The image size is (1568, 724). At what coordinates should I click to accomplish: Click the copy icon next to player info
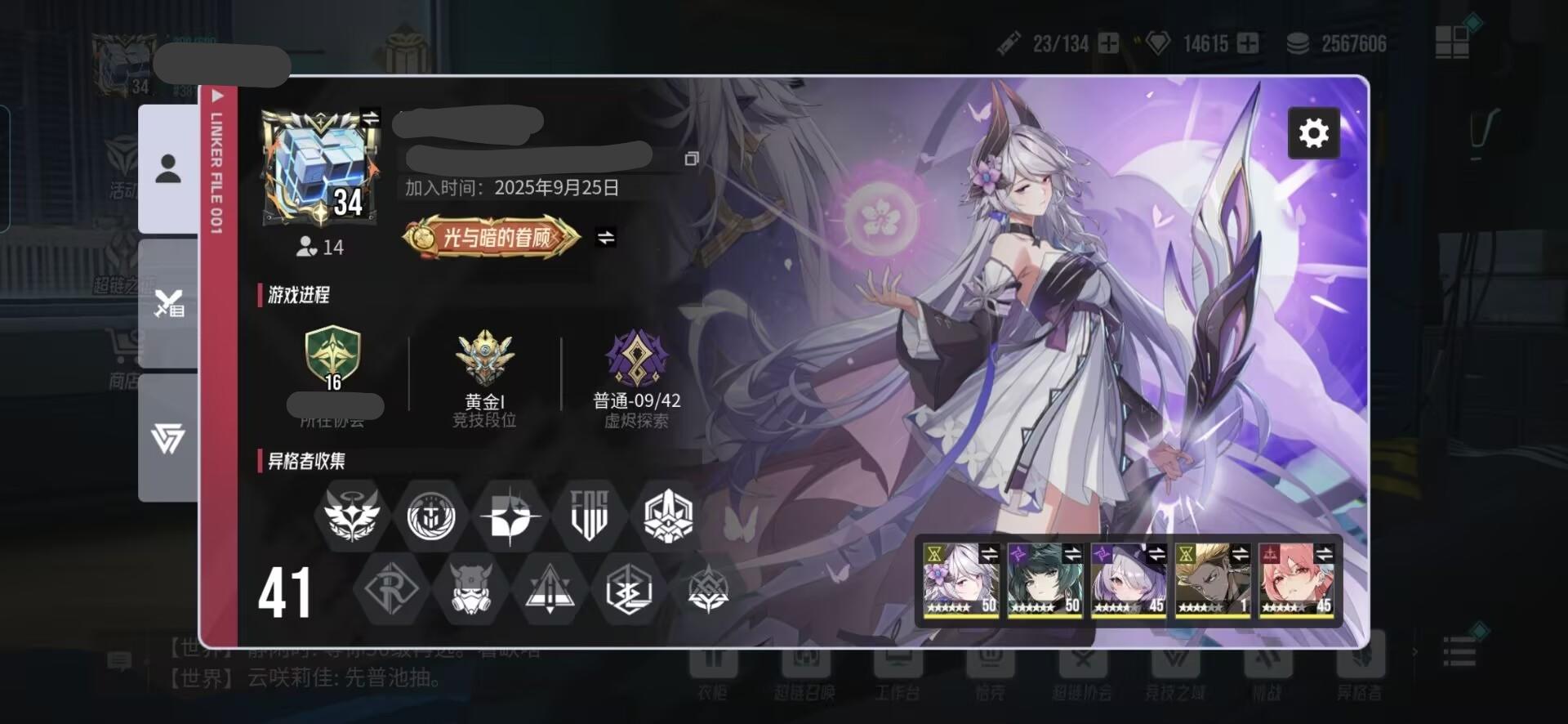tap(693, 159)
